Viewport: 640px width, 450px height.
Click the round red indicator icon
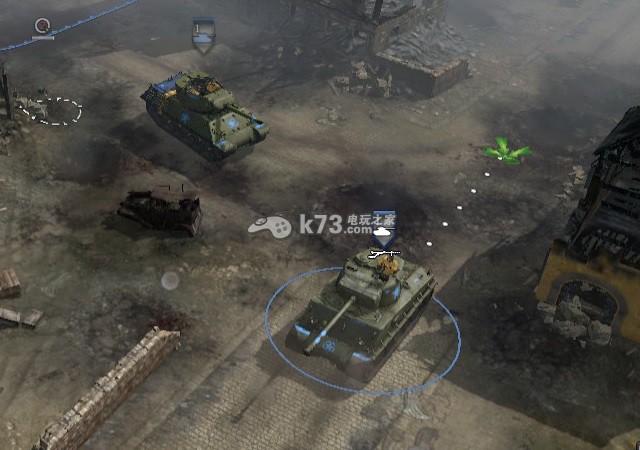(43, 27)
